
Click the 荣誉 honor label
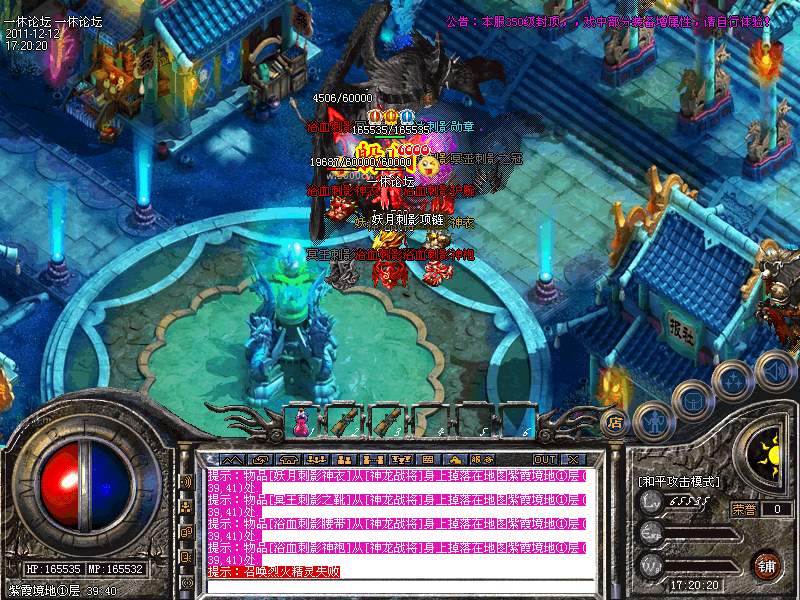[x=743, y=509]
